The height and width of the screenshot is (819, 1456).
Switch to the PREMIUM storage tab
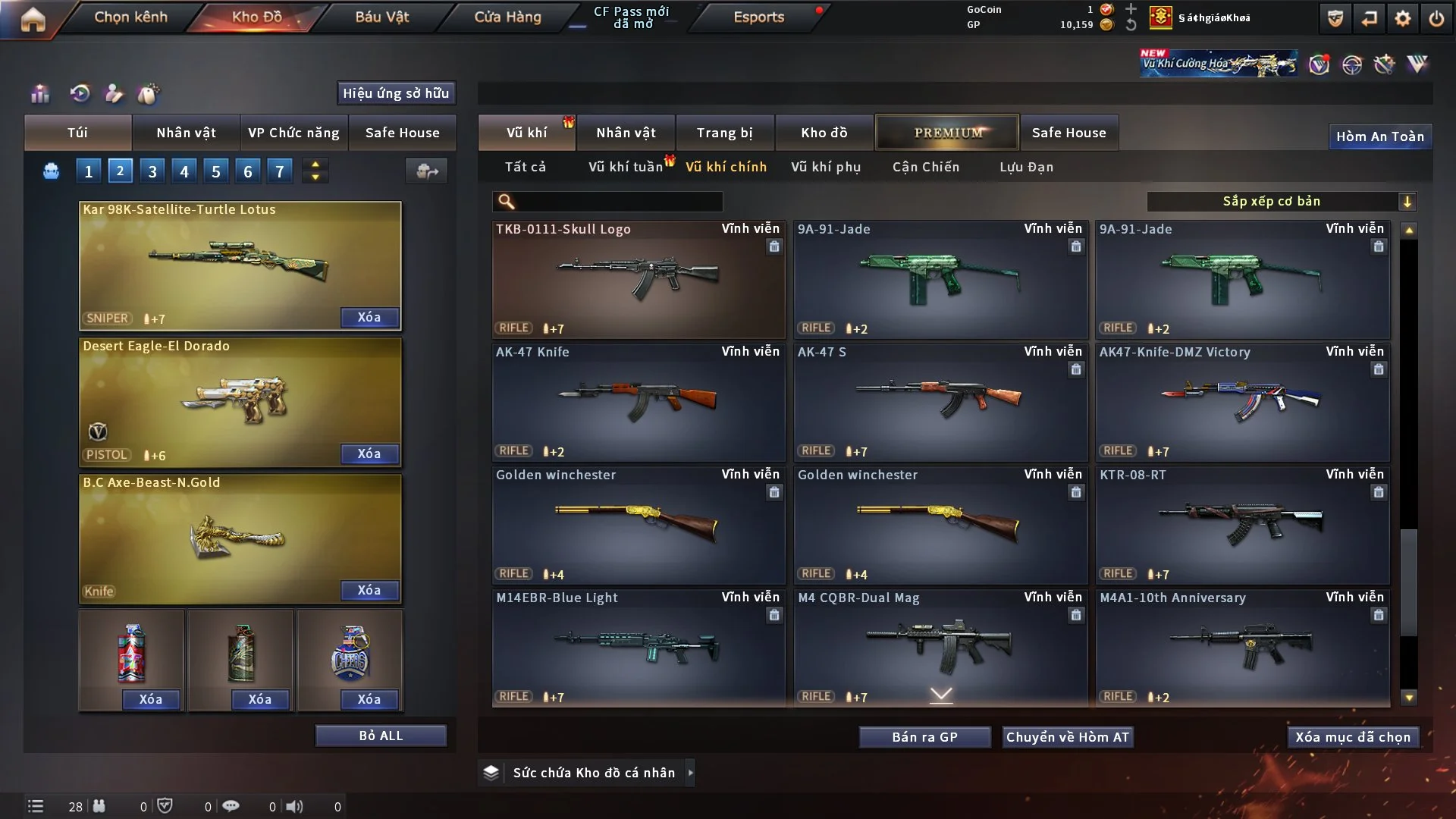(x=948, y=133)
